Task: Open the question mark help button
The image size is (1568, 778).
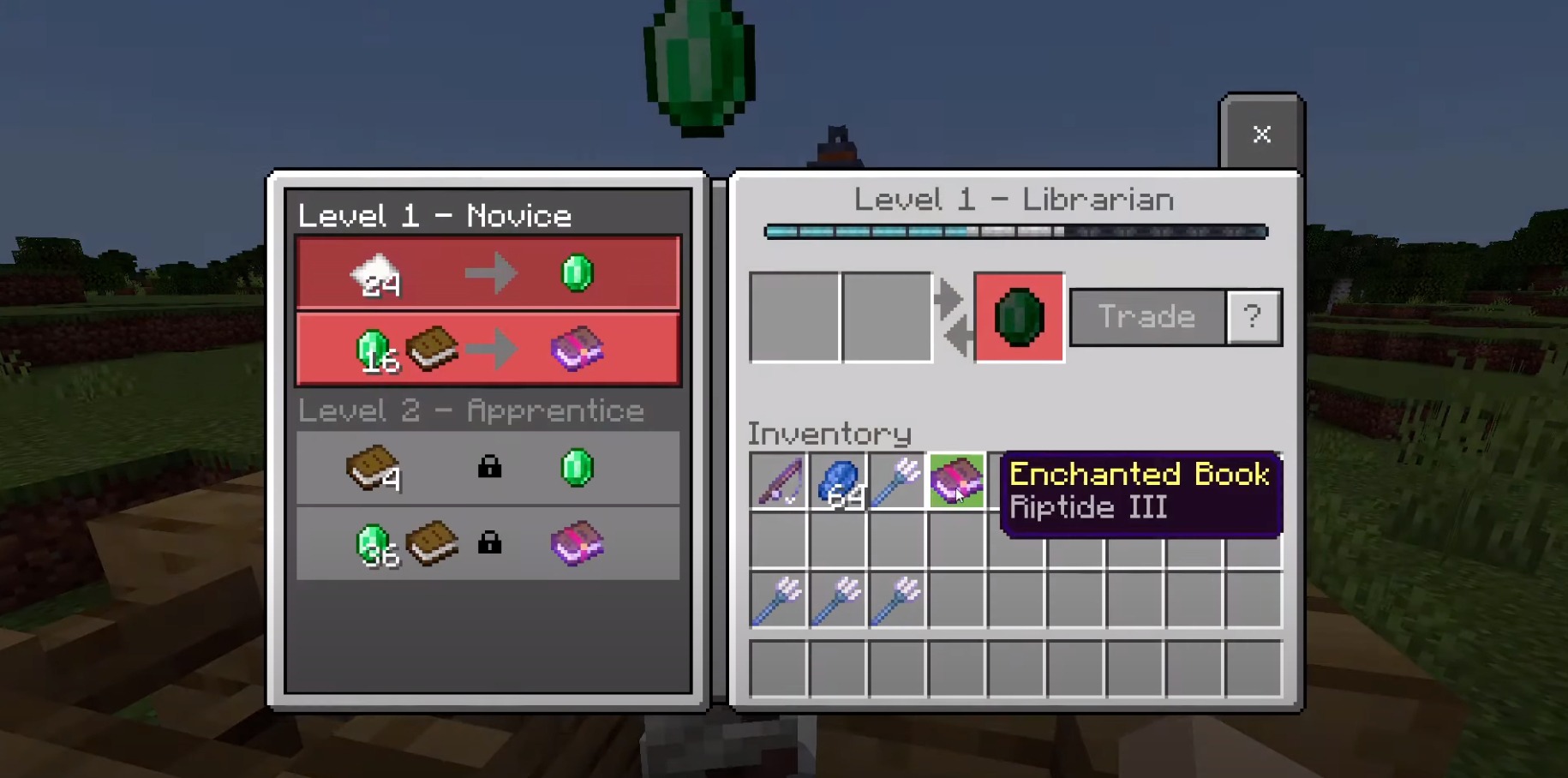Action: point(1254,316)
